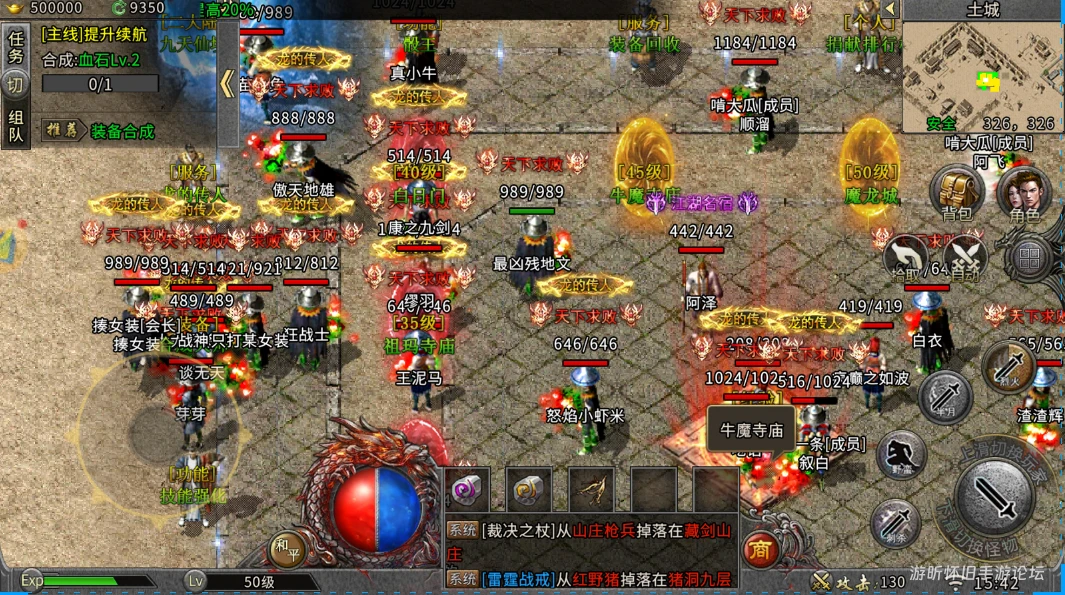Use the 野蛮 charge skill
Image resolution: width=1065 pixels, height=595 pixels.
click(901, 455)
